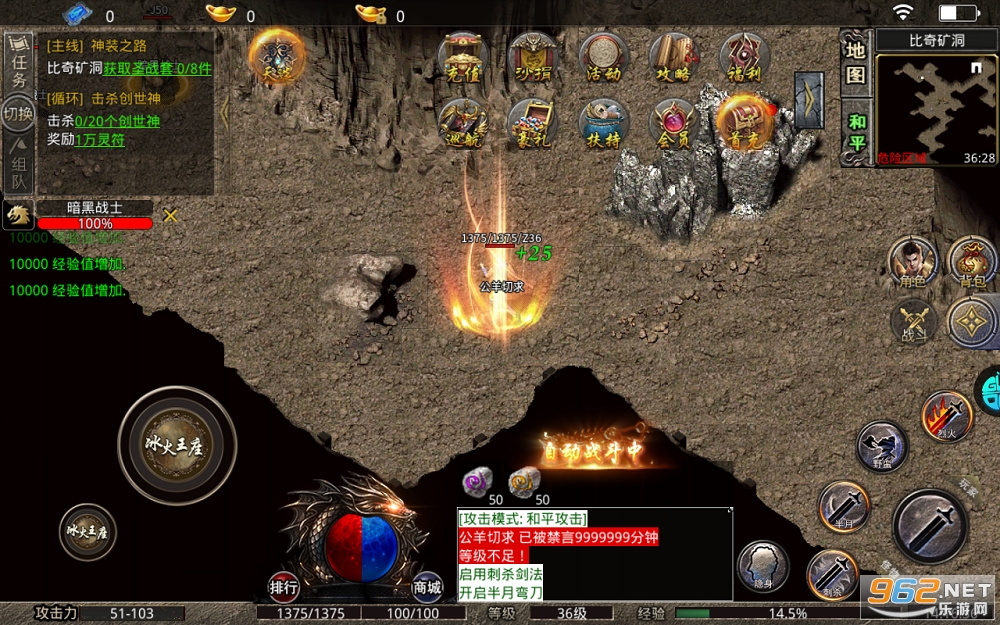Open the 福利 welfare icon
The image size is (1000, 625).
coord(745,58)
